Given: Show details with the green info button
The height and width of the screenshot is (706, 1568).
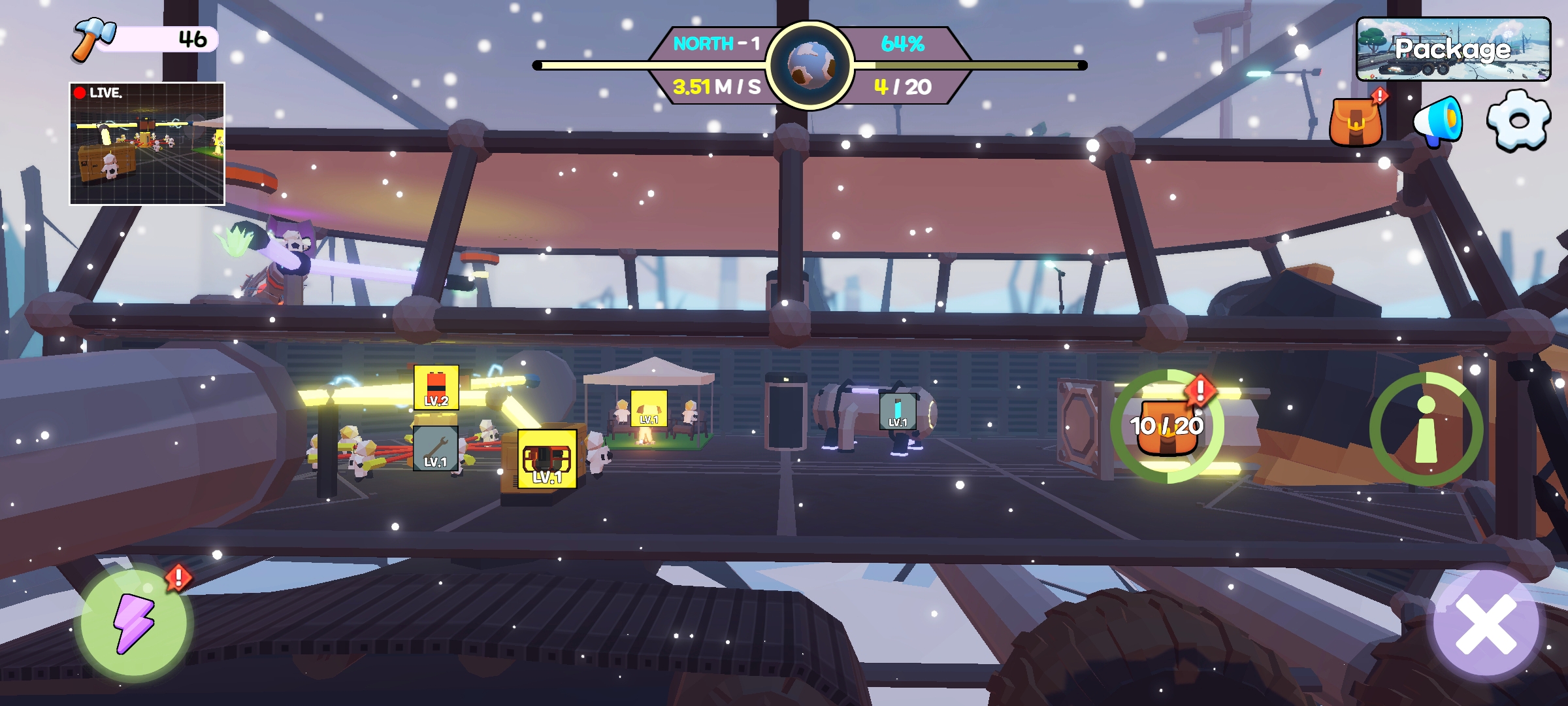Looking at the screenshot, I should [x=1426, y=428].
